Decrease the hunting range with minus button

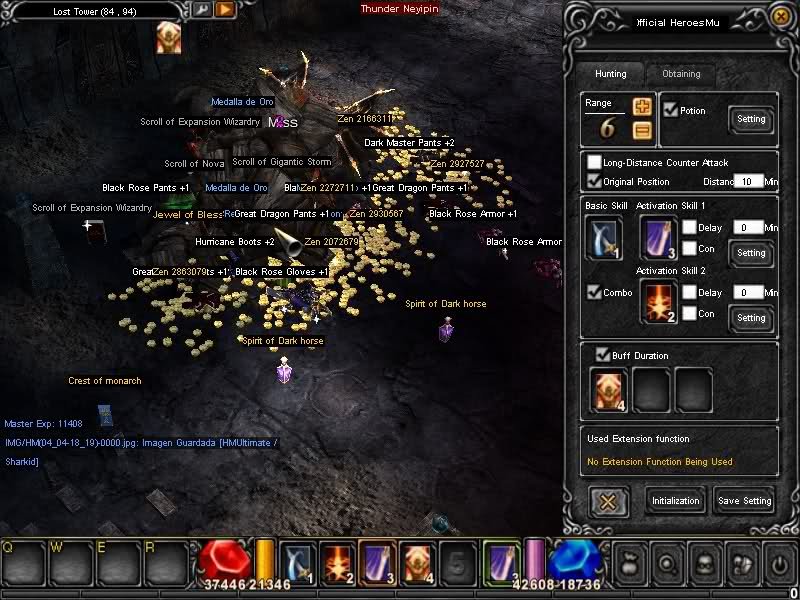tap(642, 129)
